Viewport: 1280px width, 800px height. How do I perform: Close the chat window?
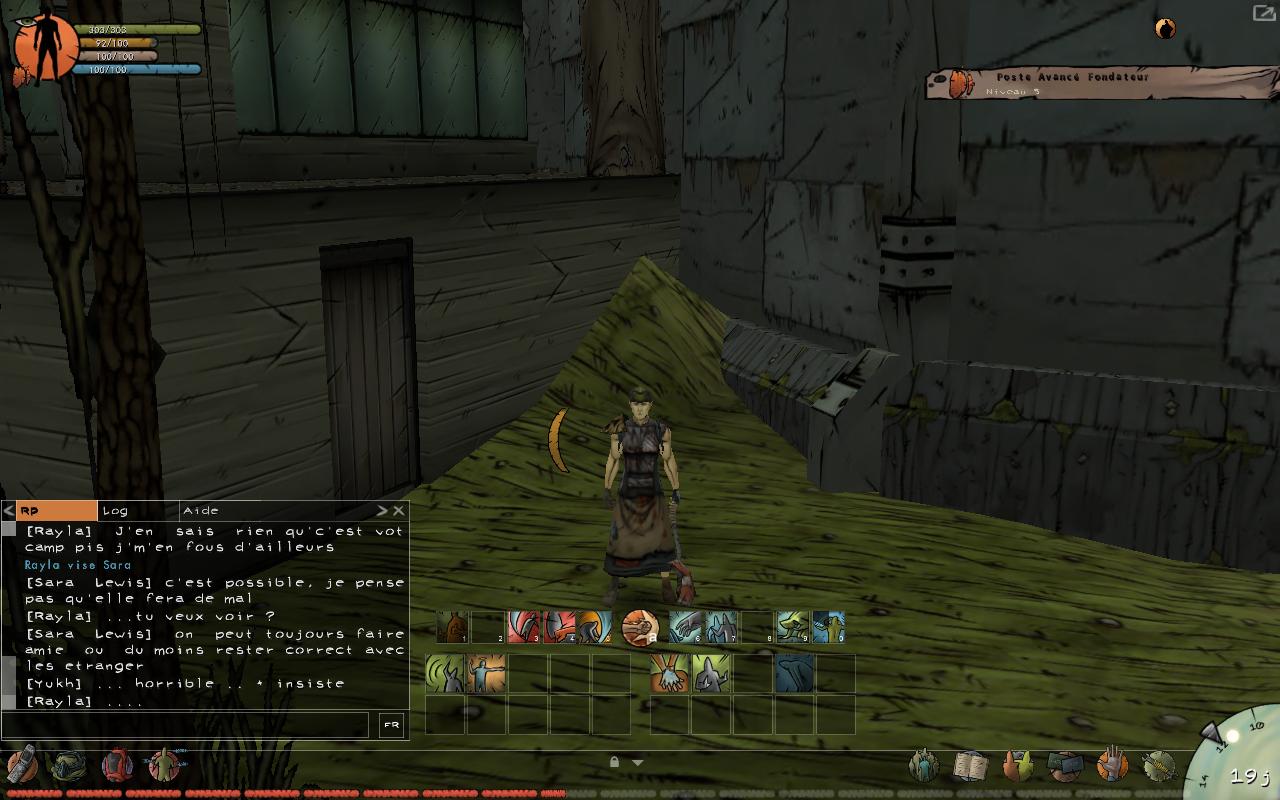pyautogui.click(x=399, y=511)
